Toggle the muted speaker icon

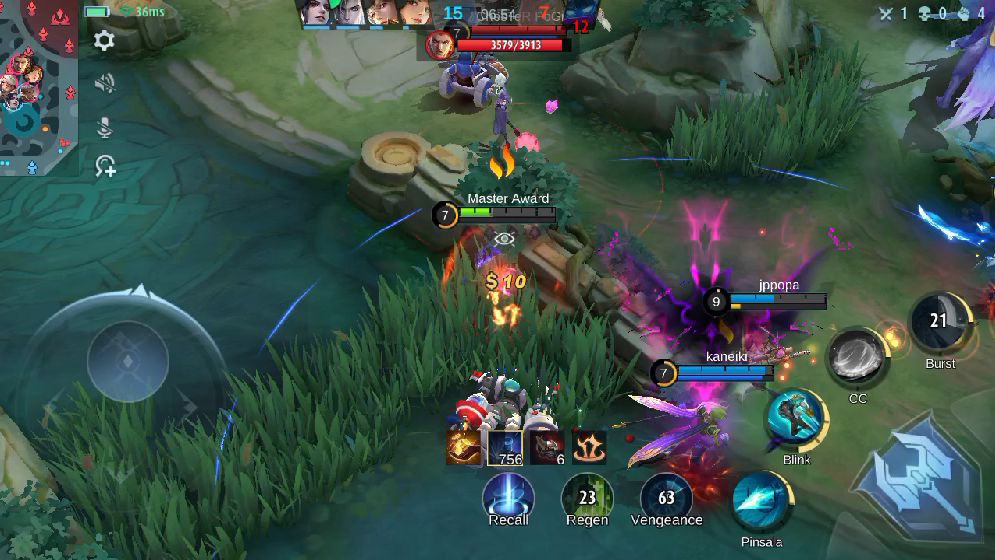click(x=104, y=84)
